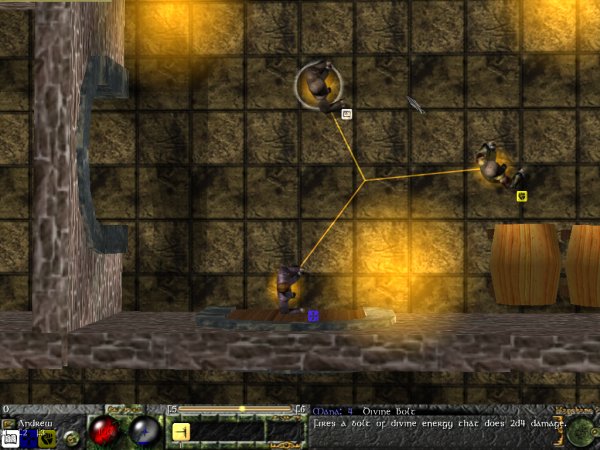Open the round green menu button at bottom right

582,432
